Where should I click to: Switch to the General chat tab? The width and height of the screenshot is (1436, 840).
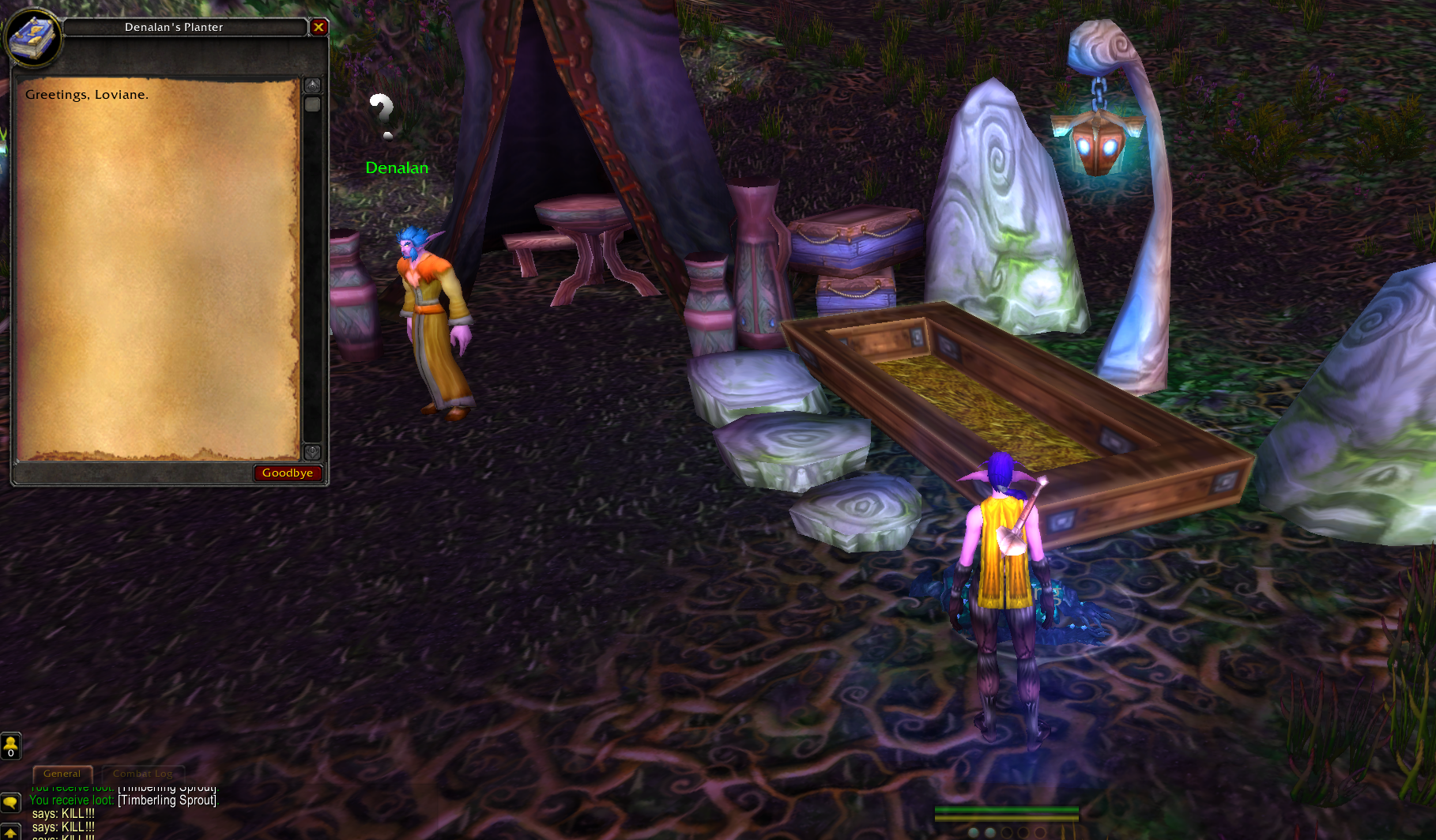point(62,774)
